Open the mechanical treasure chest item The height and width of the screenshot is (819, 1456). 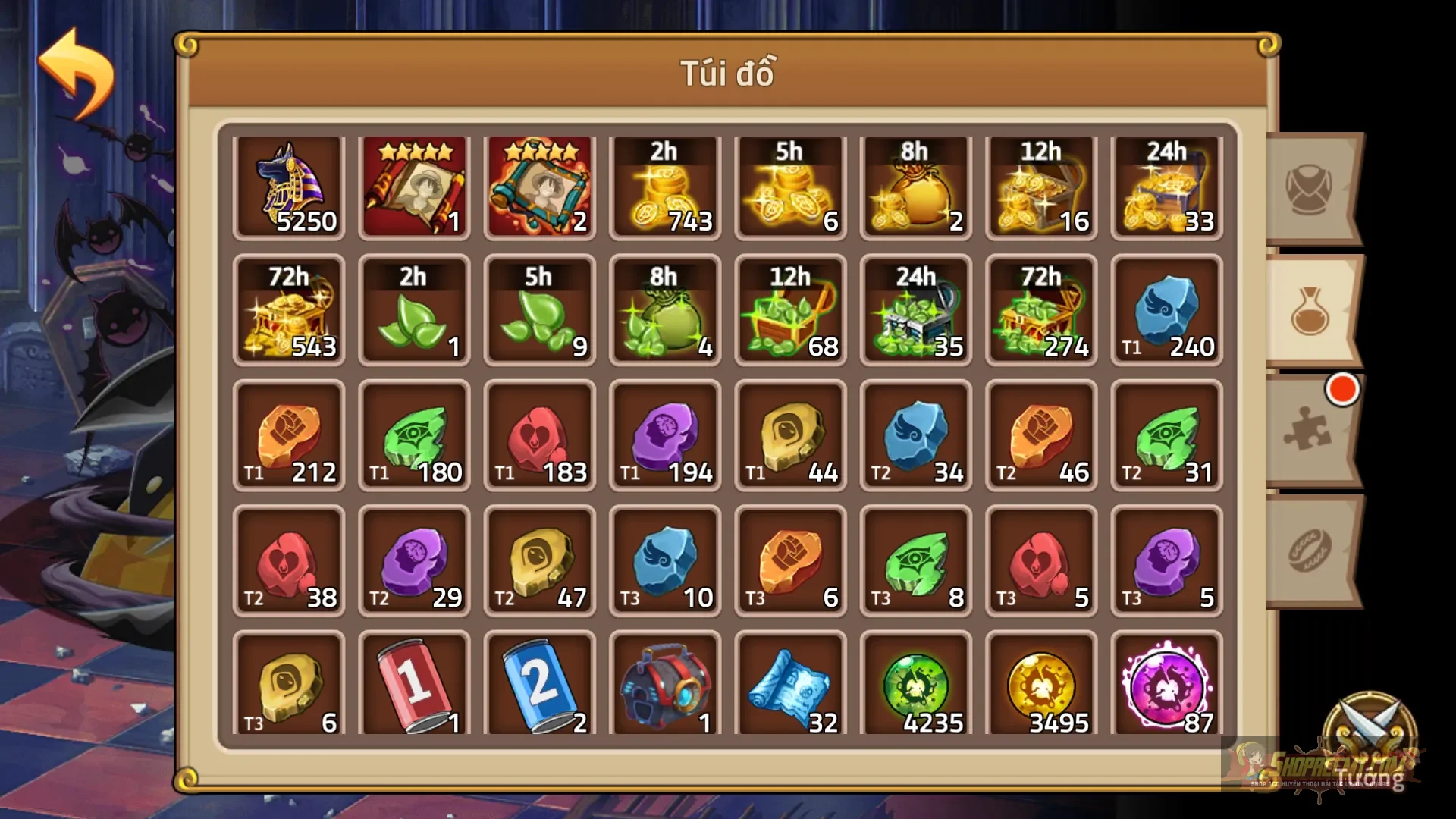[x=665, y=686]
